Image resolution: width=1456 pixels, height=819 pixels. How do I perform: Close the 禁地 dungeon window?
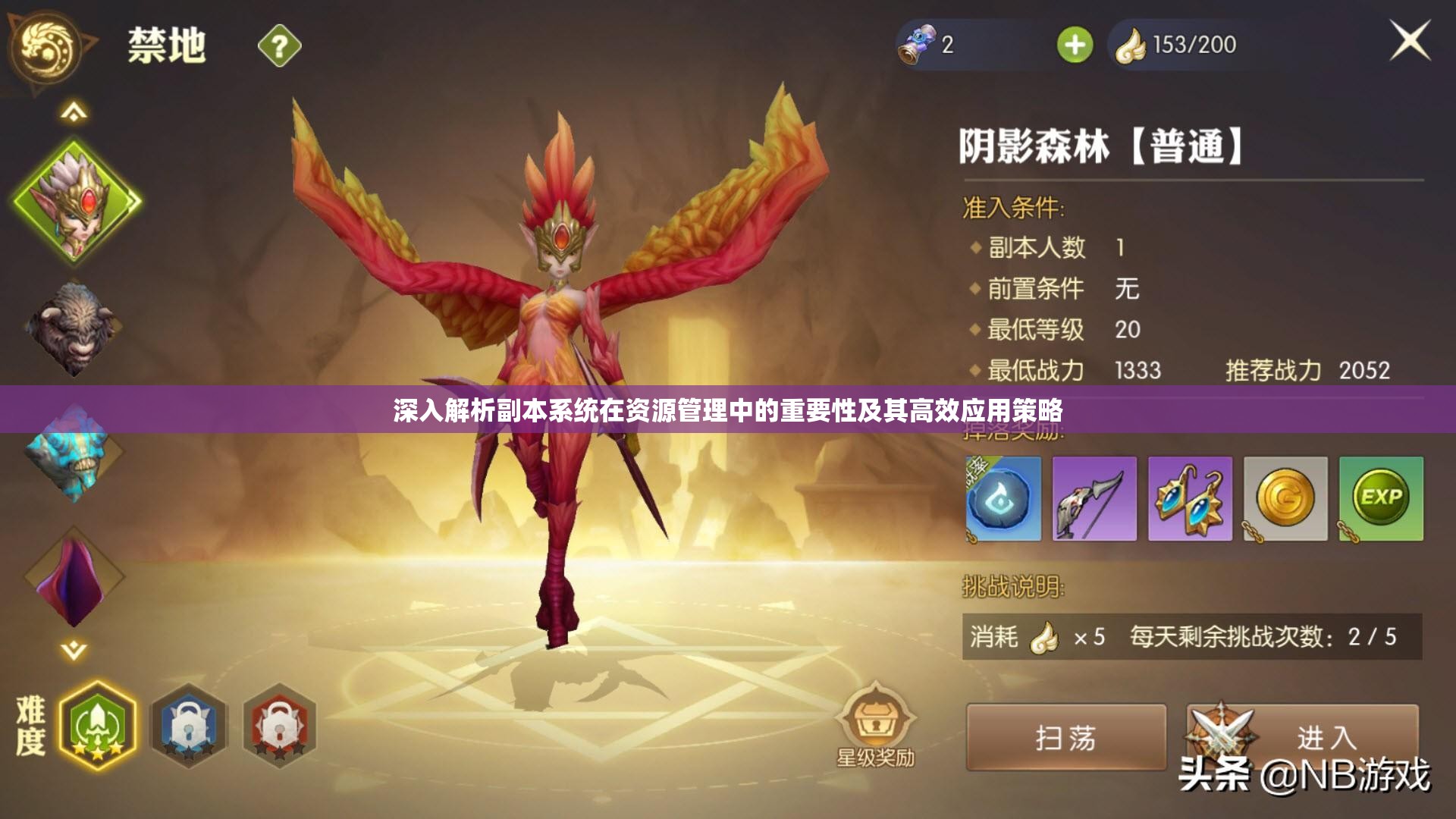point(1412,42)
